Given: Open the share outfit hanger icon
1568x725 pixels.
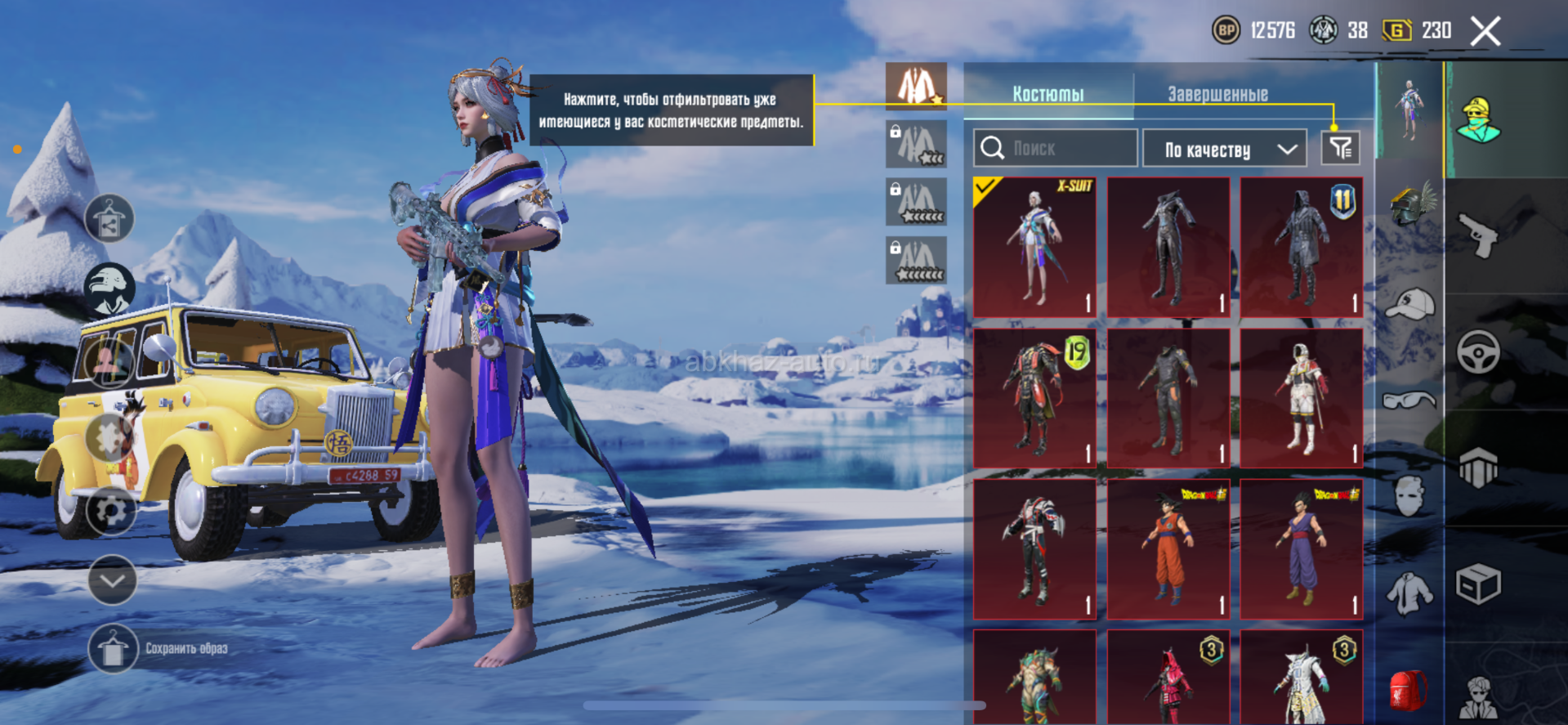Looking at the screenshot, I should tap(109, 219).
